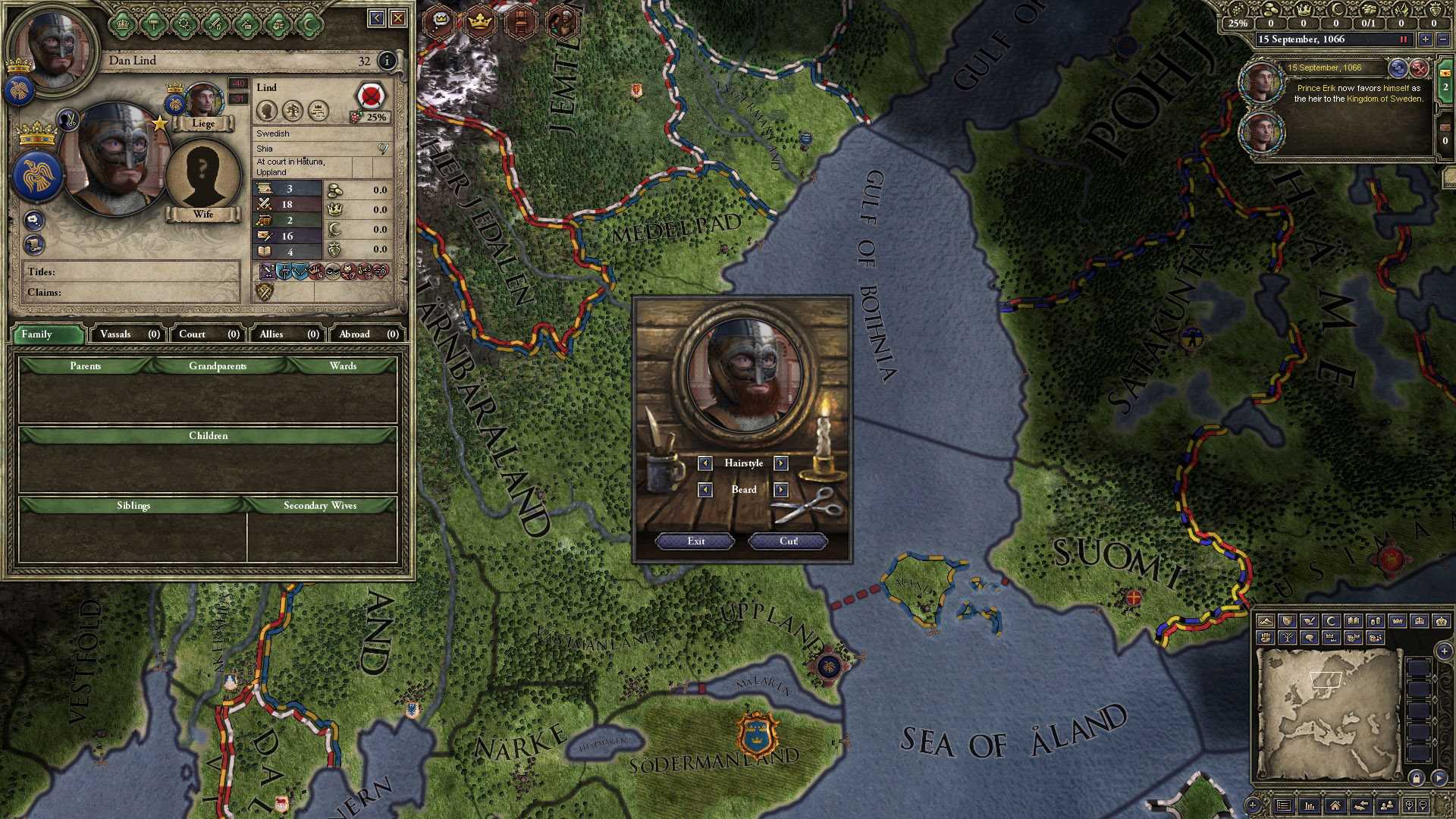
Task: Click the arrange marriage couple icon at top
Action: pos(563,21)
